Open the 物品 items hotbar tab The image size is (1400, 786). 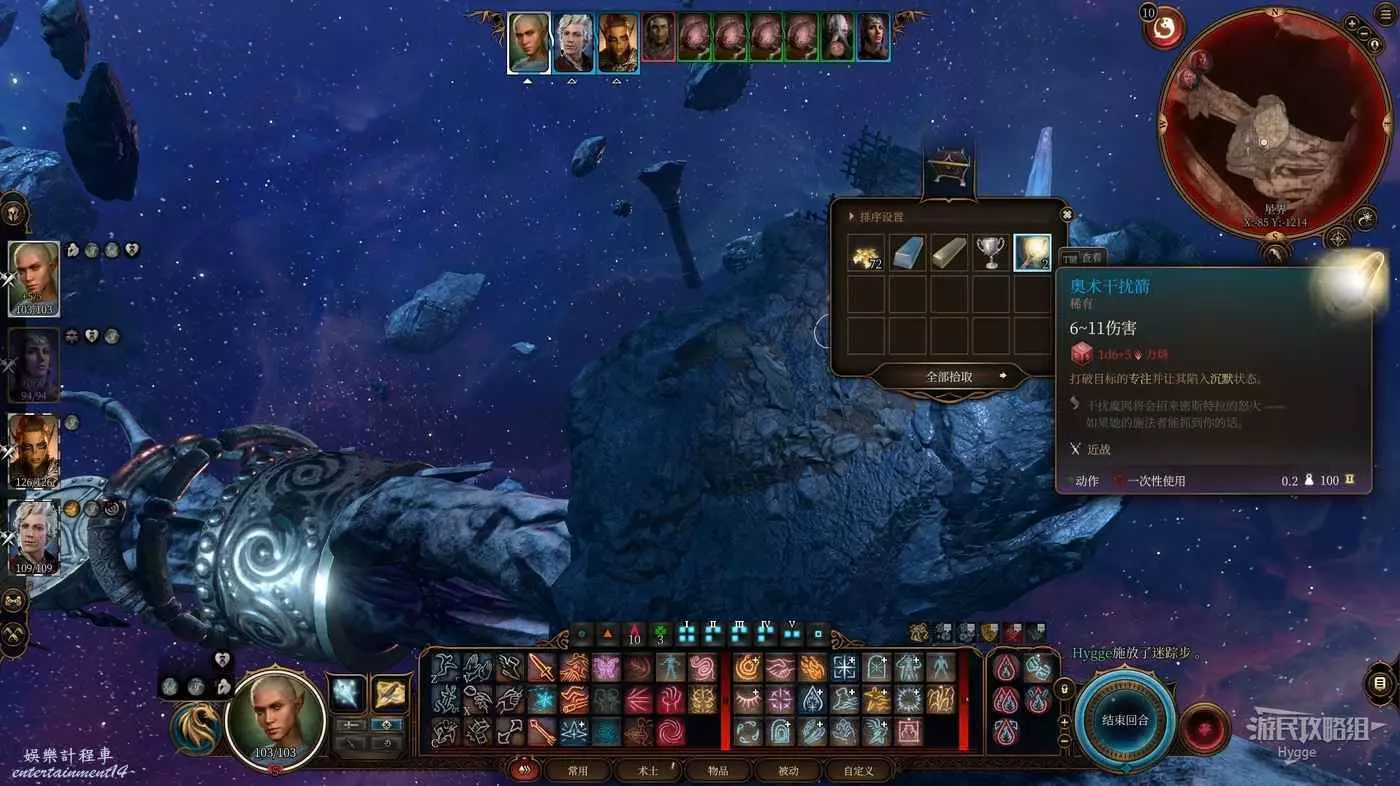tap(718, 771)
